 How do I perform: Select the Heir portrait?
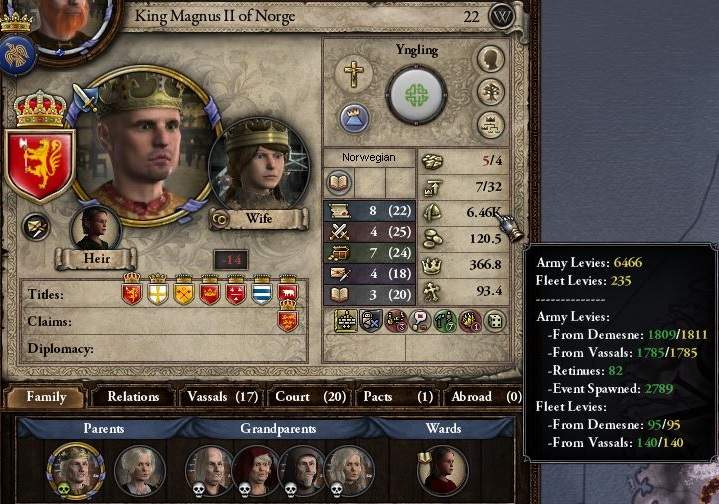point(95,230)
